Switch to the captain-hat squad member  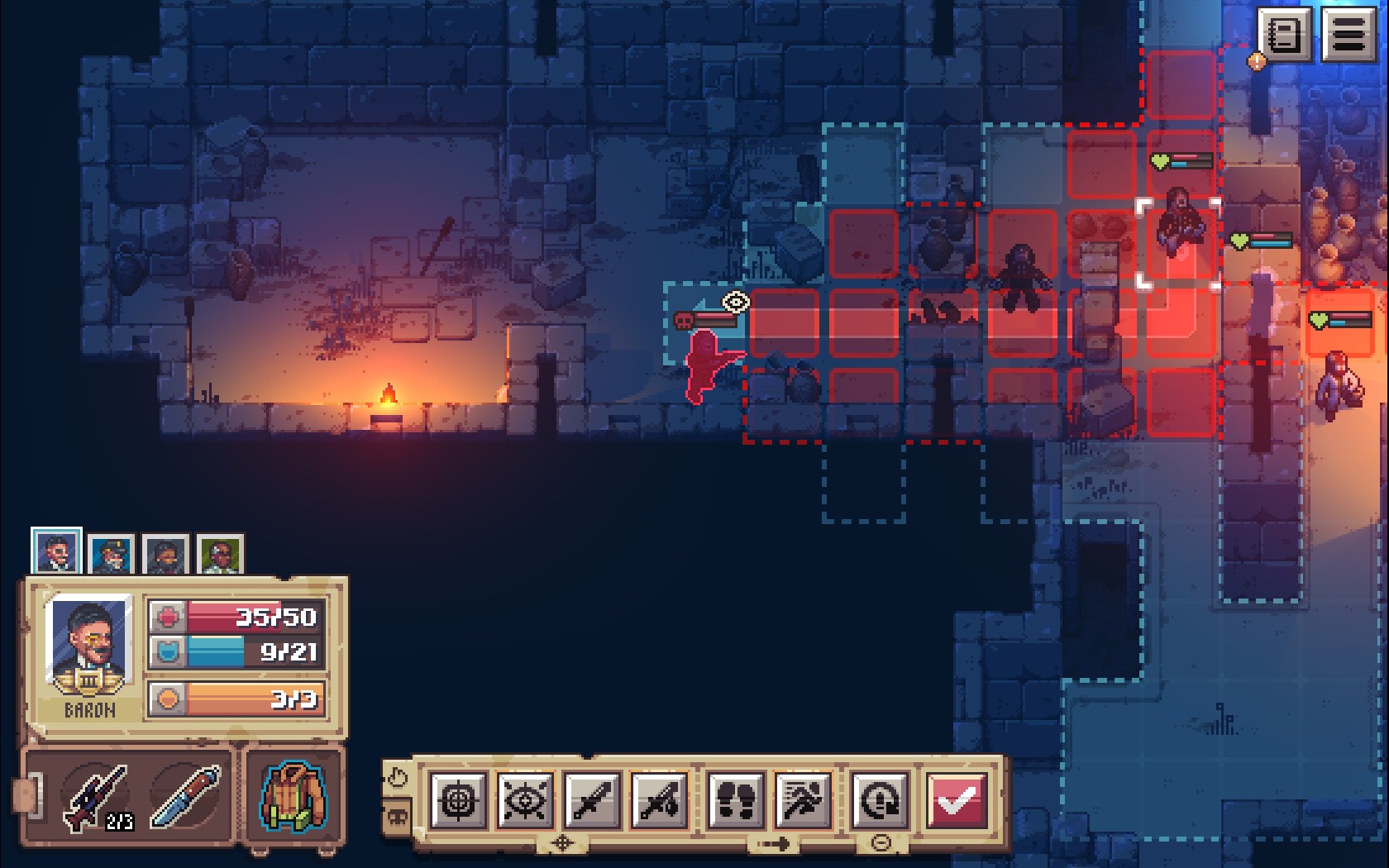tap(111, 554)
